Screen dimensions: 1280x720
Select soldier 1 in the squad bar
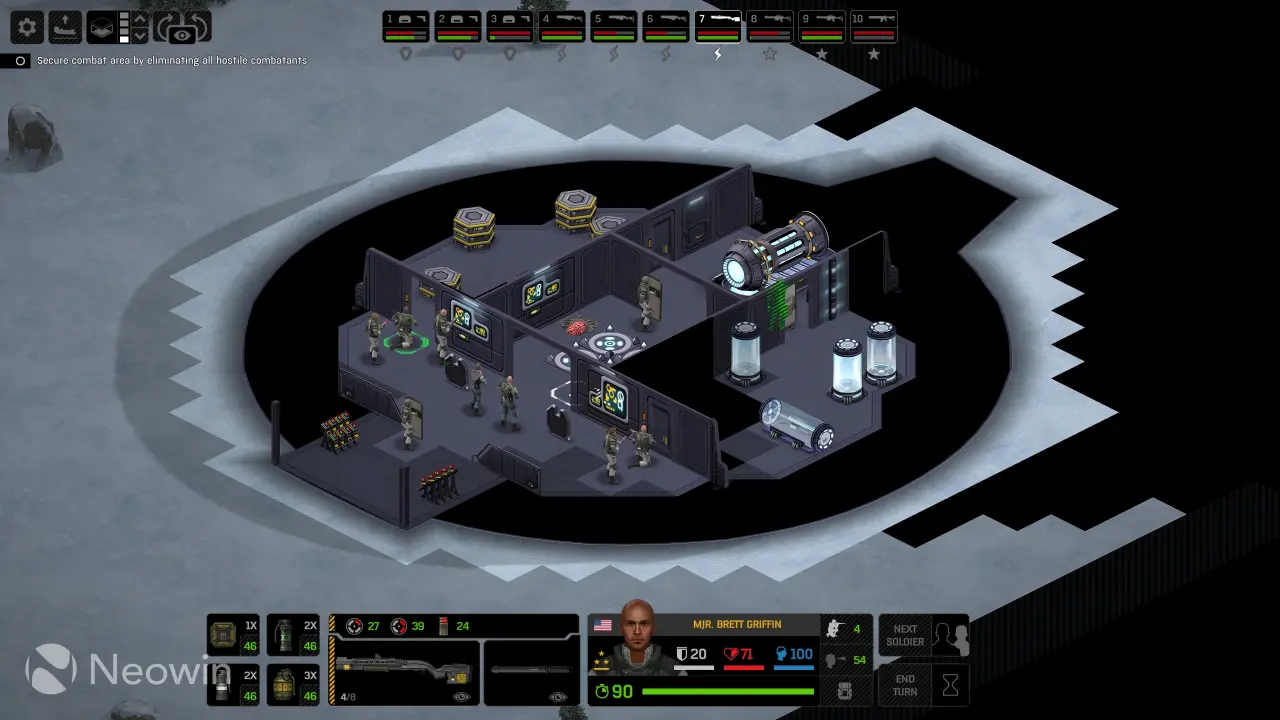(x=404, y=27)
